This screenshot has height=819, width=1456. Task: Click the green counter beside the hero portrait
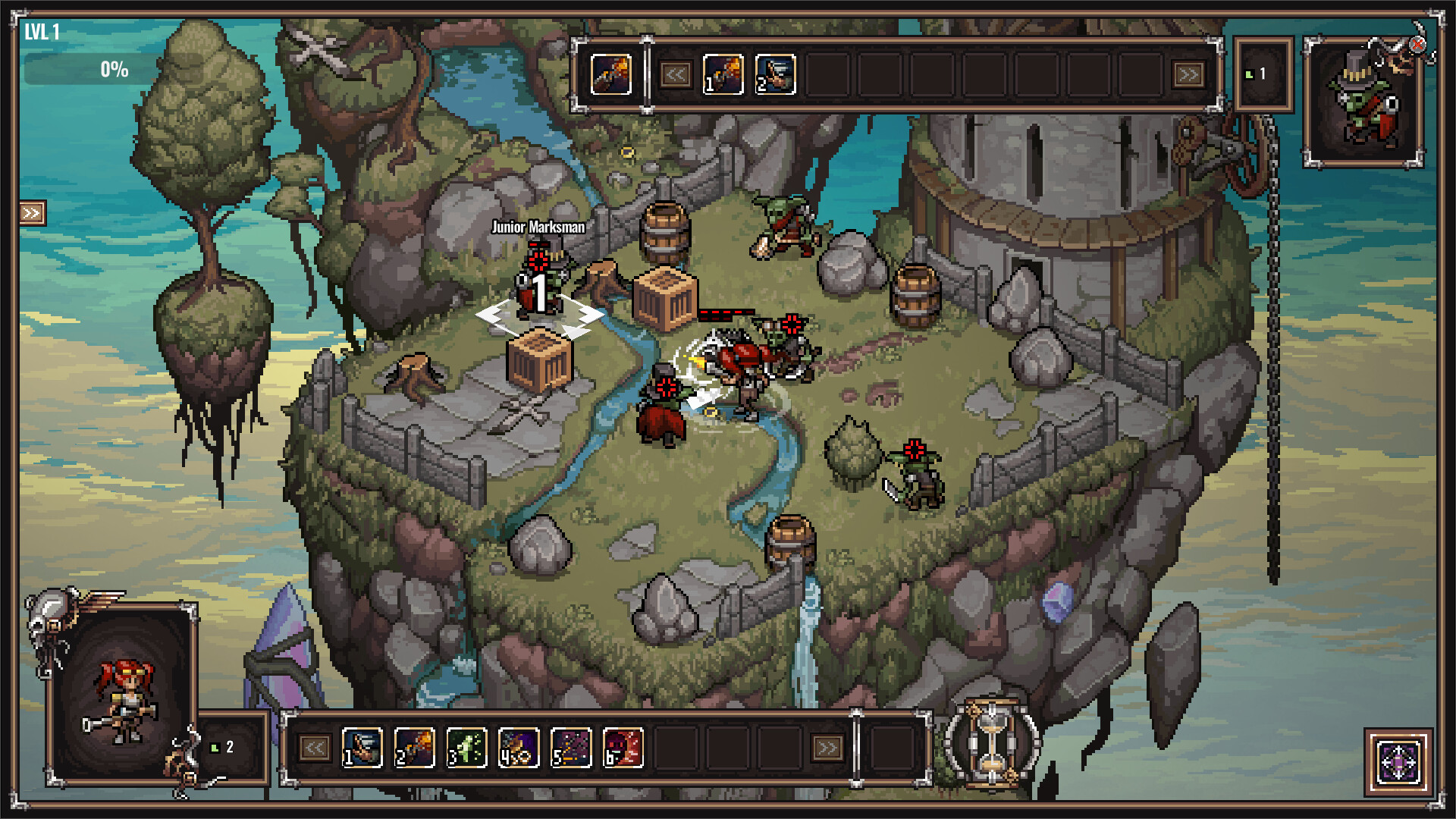[x=222, y=747]
